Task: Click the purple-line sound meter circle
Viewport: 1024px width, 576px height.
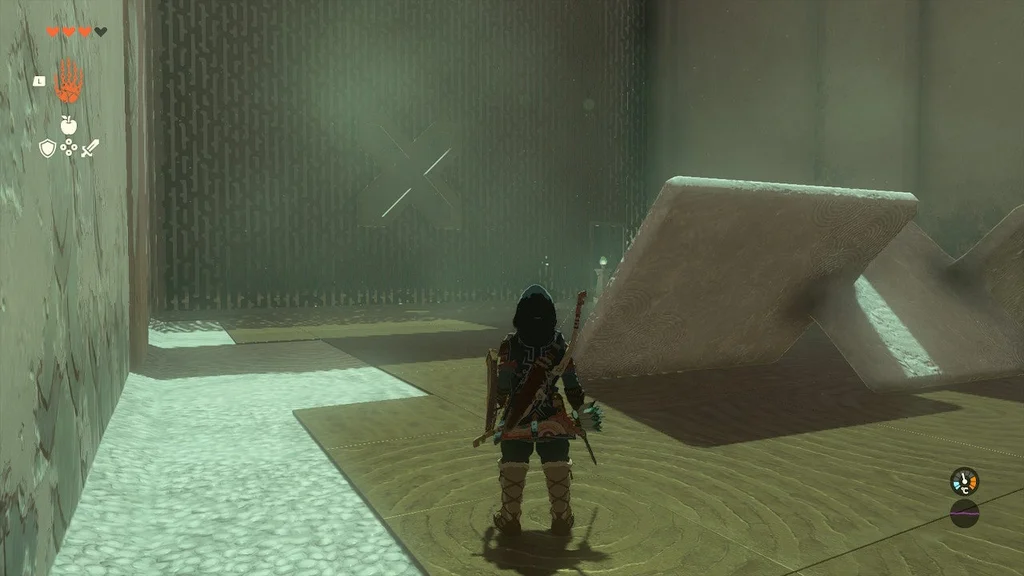Action: click(964, 514)
